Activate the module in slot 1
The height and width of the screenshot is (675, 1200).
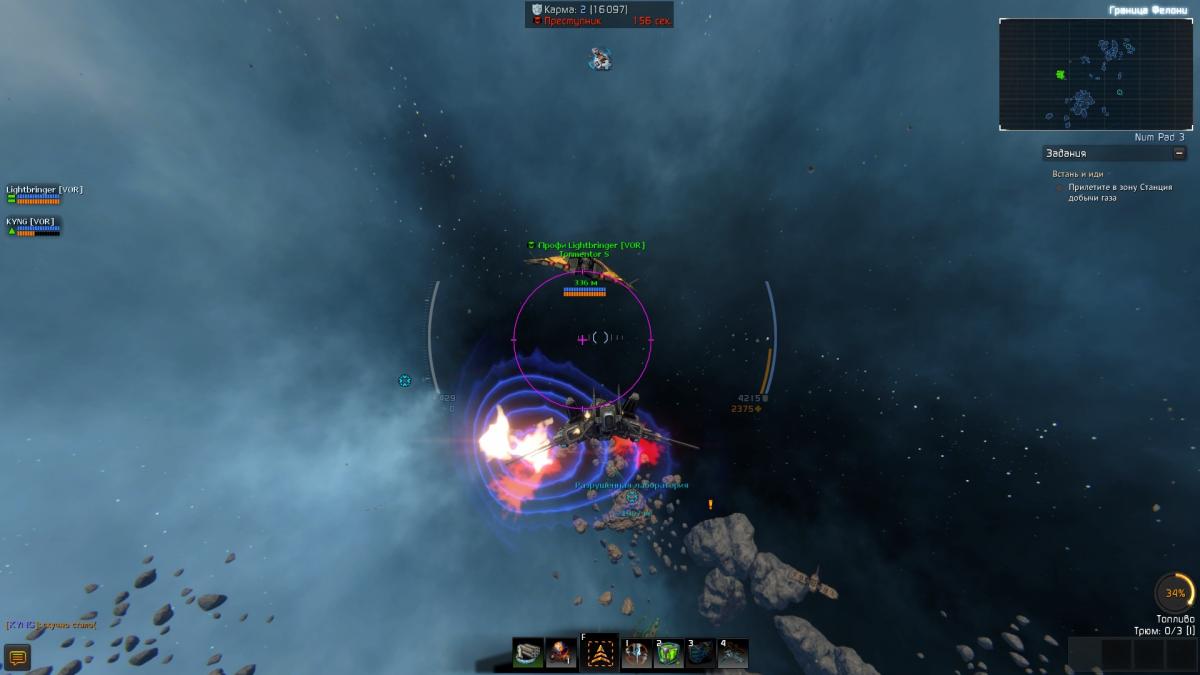637,653
